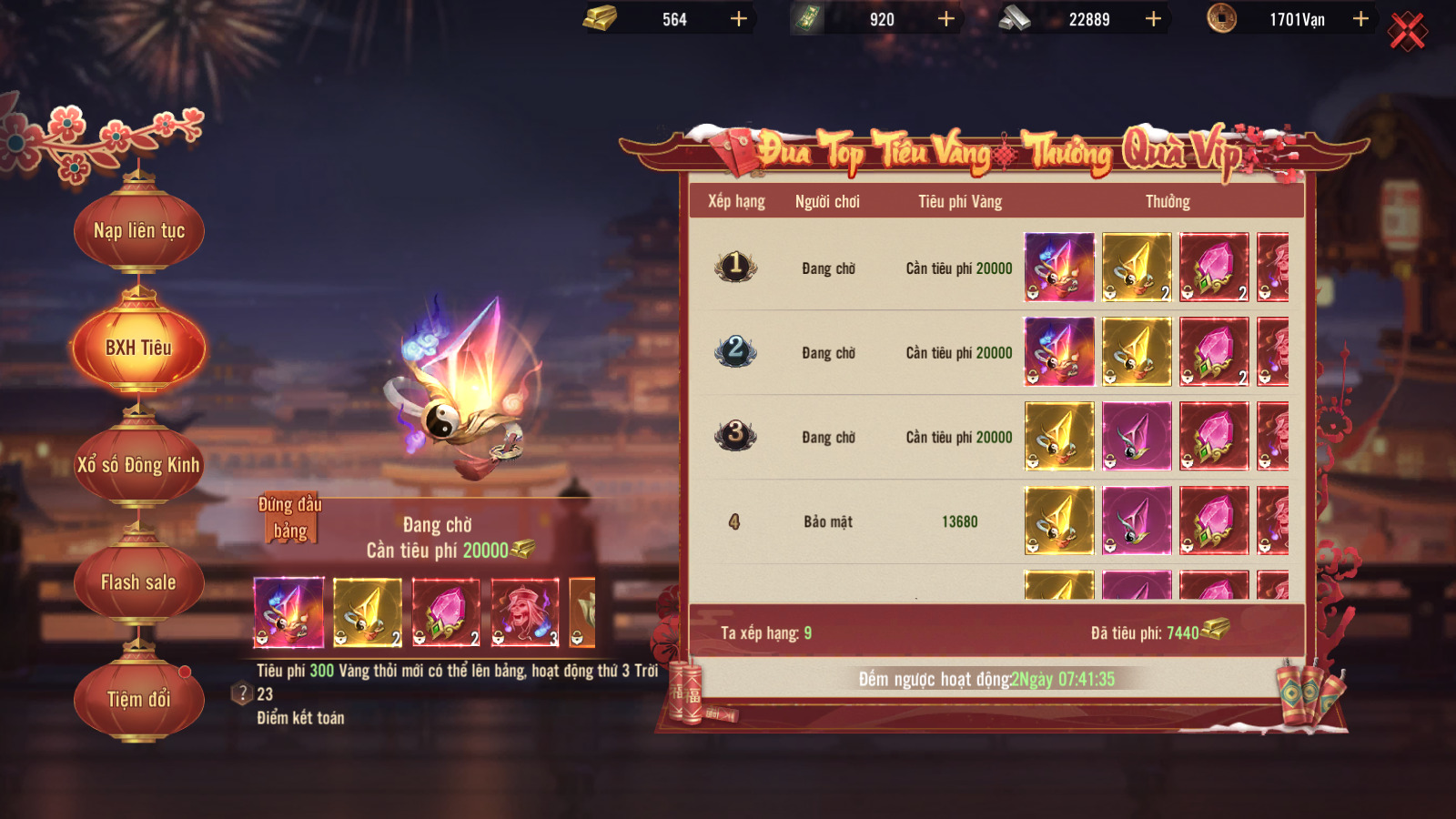Add copper coins with plus button

(x=1360, y=19)
